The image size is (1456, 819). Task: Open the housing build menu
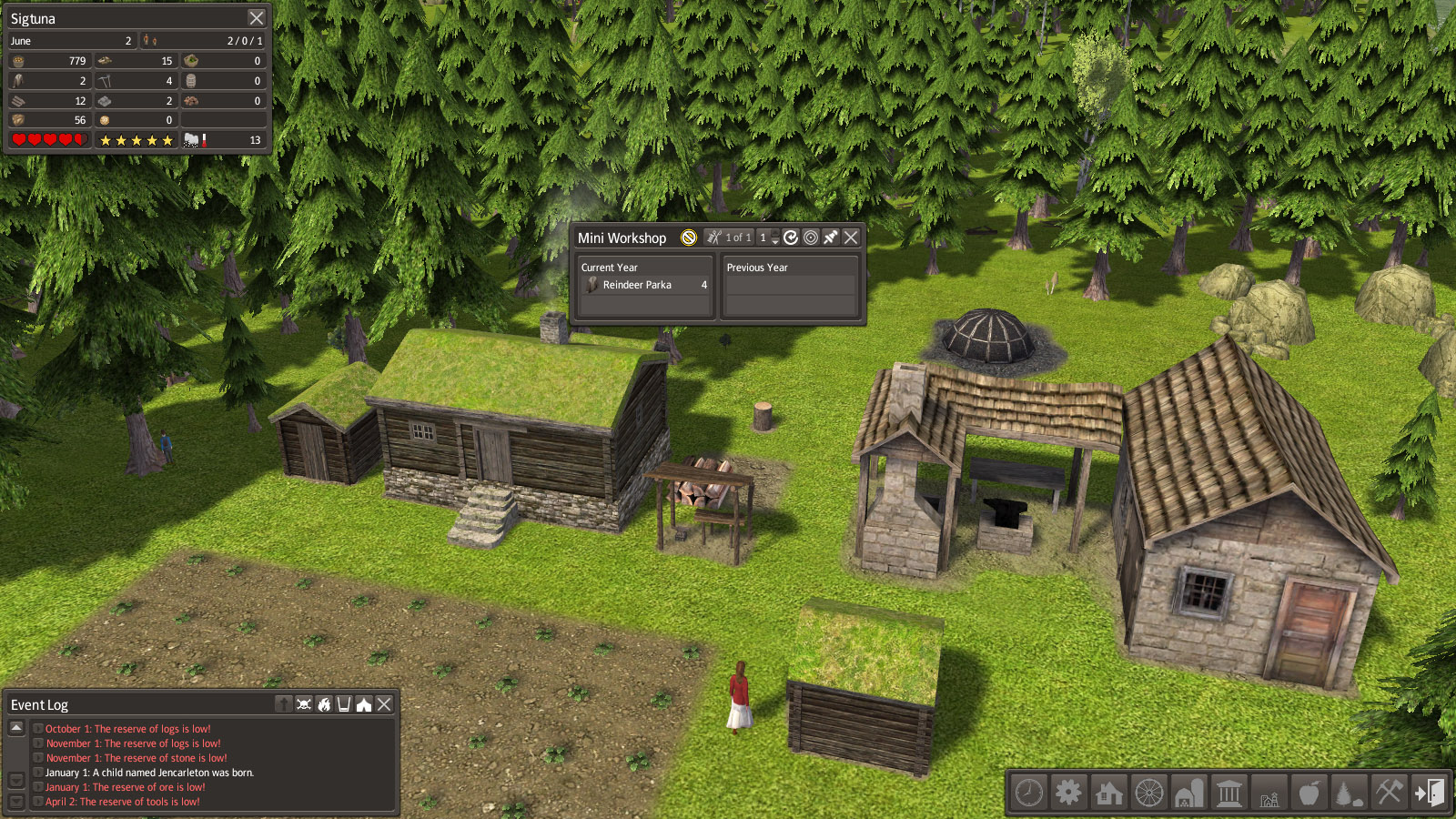(1108, 793)
